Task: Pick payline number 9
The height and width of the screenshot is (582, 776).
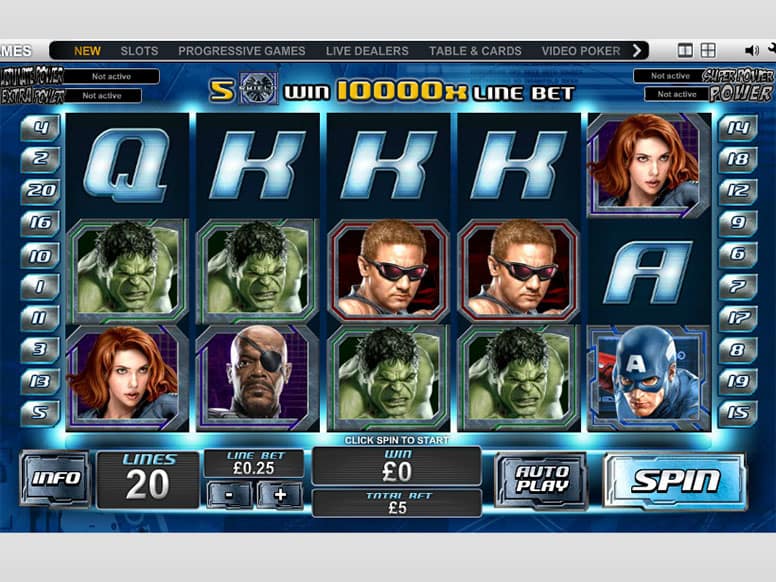Action: click(x=737, y=222)
